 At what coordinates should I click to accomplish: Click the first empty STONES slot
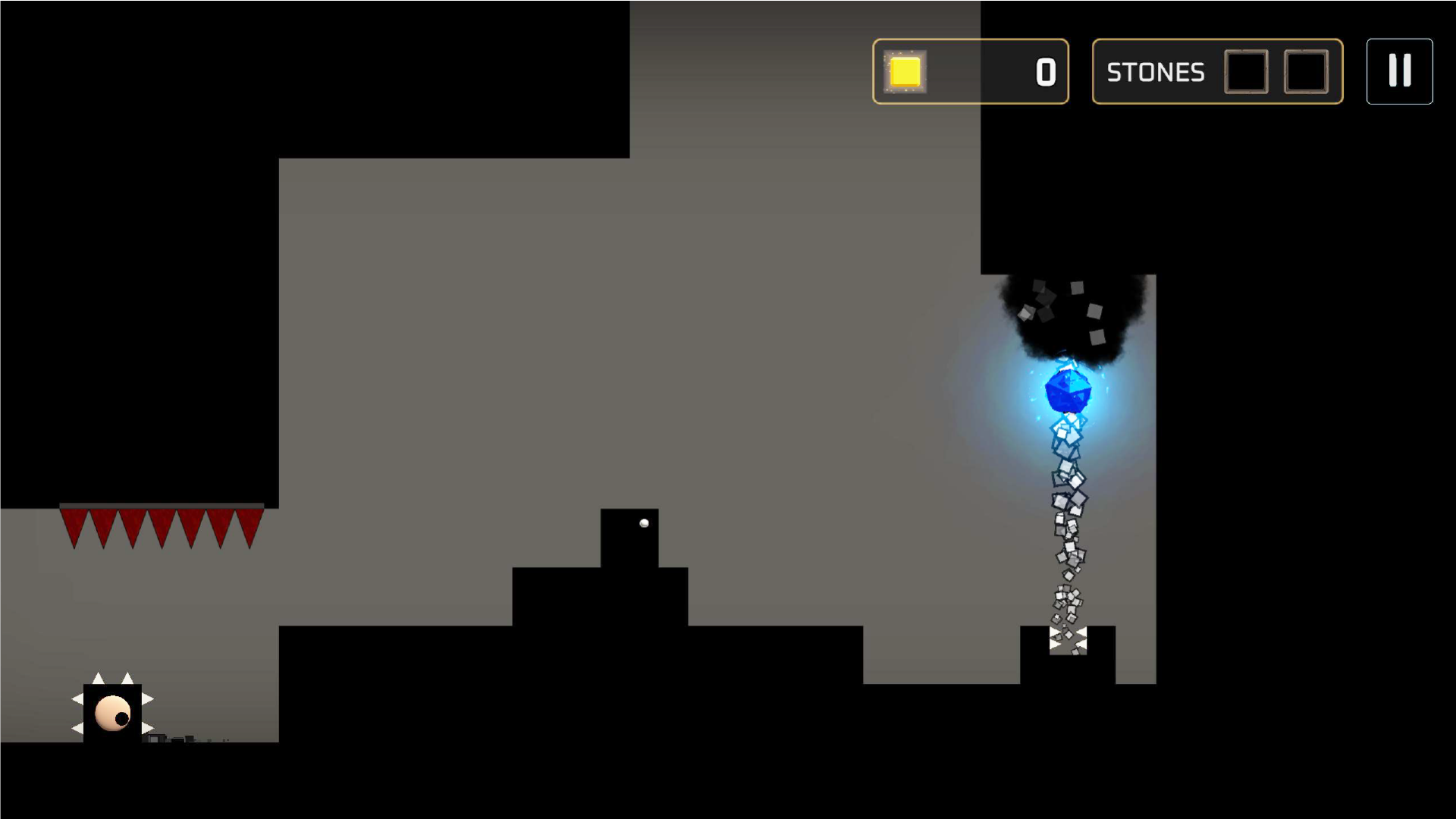pyautogui.click(x=1247, y=72)
